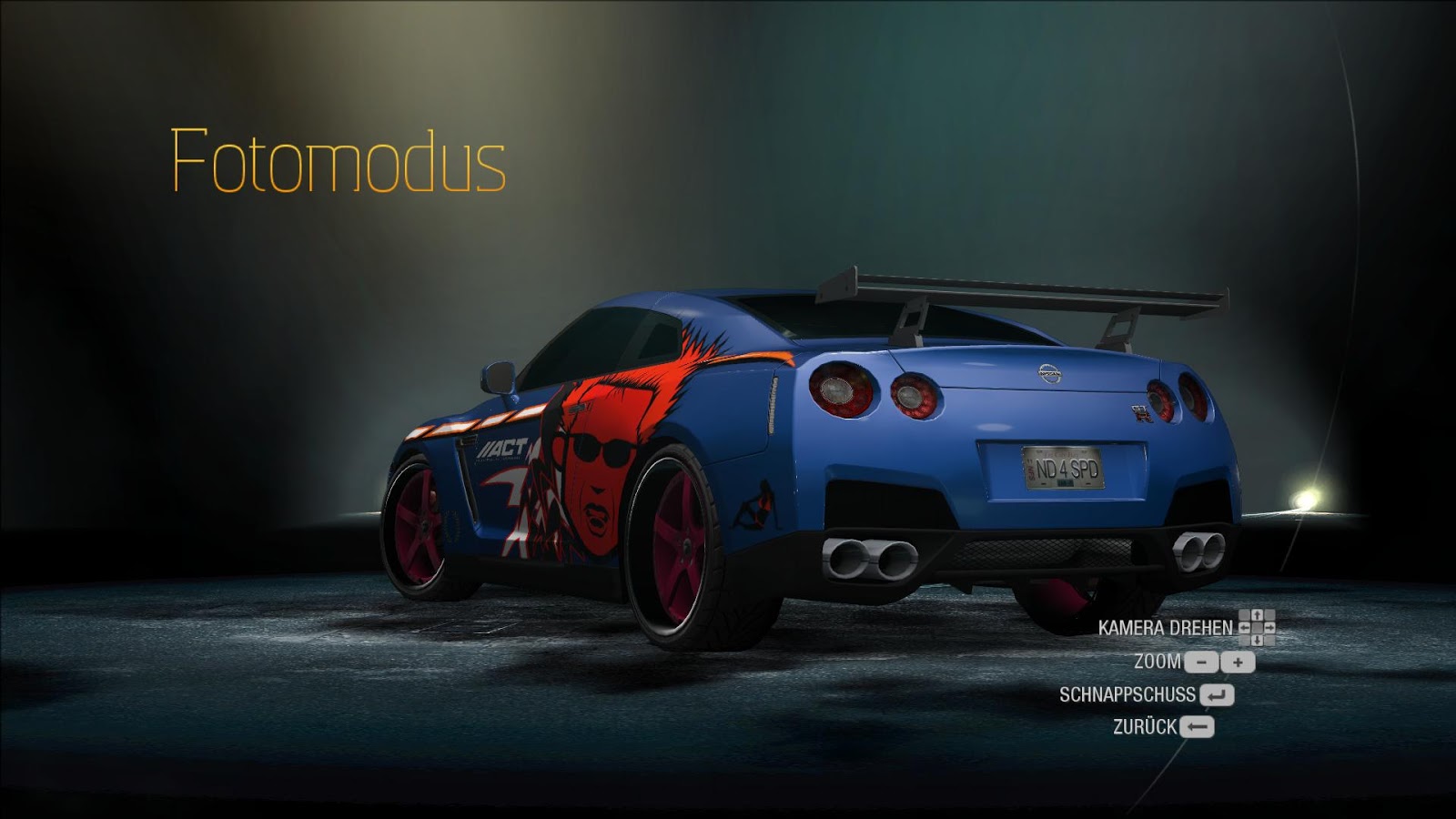Select the left arrow icon of KAMERA DREHEN
The image size is (1456, 819).
pyautogui.click(x=1244, y=628)
